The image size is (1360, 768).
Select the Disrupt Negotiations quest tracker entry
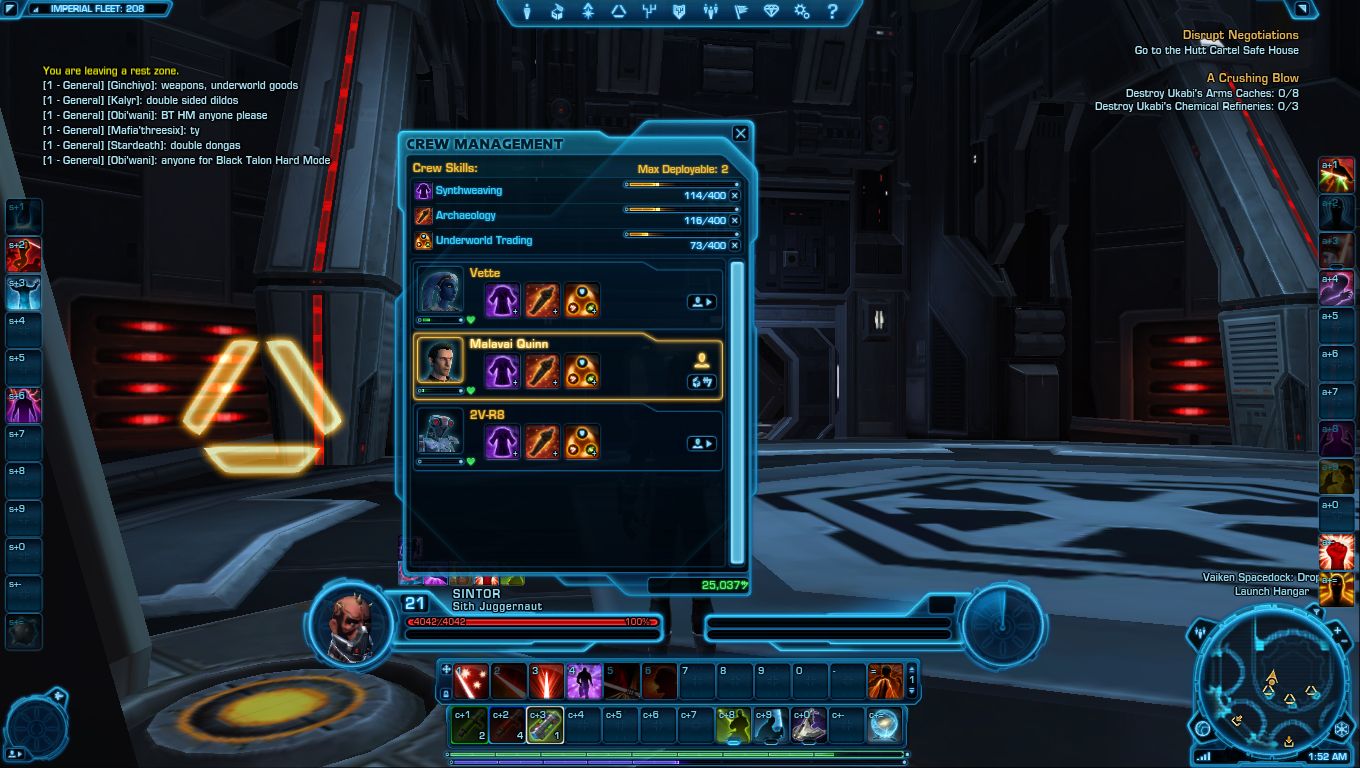coord(1240,35)
